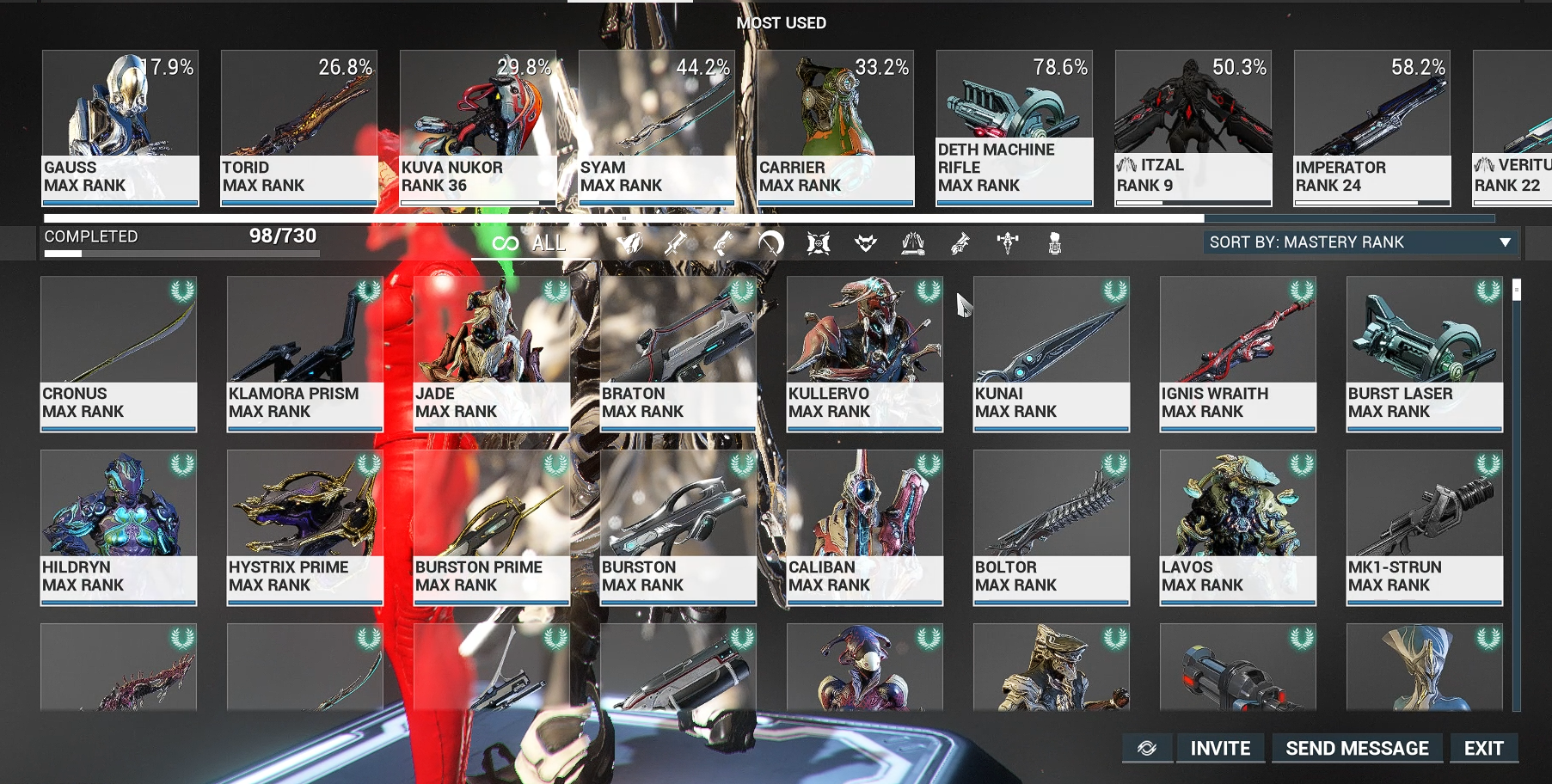
Task: Select the Gauss most used tile
Action: click(x=120, y=128)
